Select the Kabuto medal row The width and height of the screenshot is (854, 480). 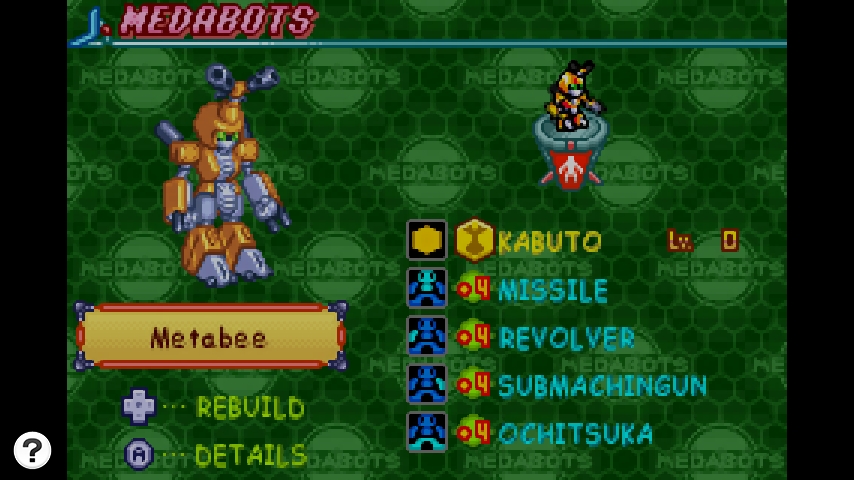[x=549, y=241]
